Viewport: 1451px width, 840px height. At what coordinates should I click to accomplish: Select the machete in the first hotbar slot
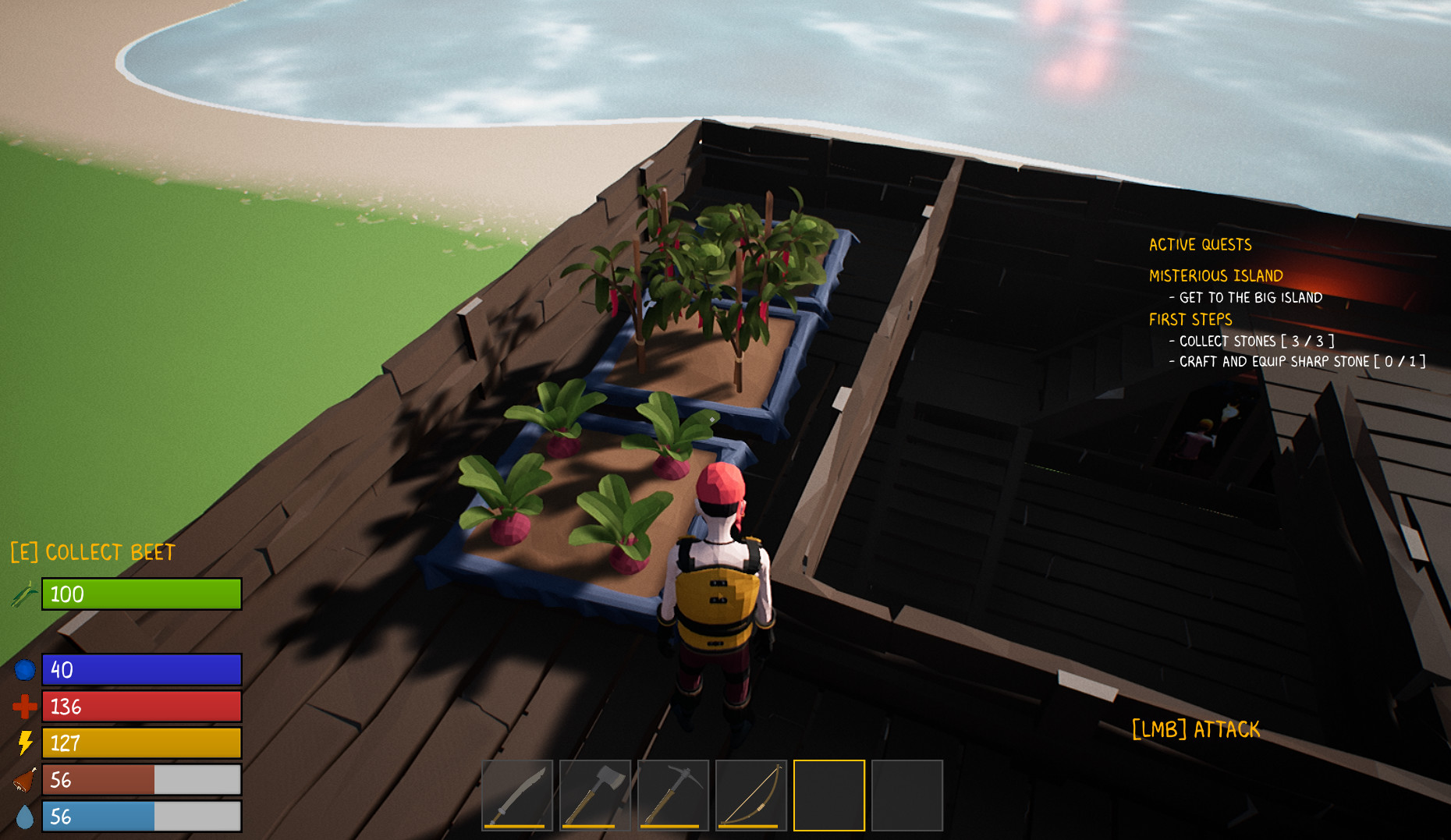click(x=517, y=795)
